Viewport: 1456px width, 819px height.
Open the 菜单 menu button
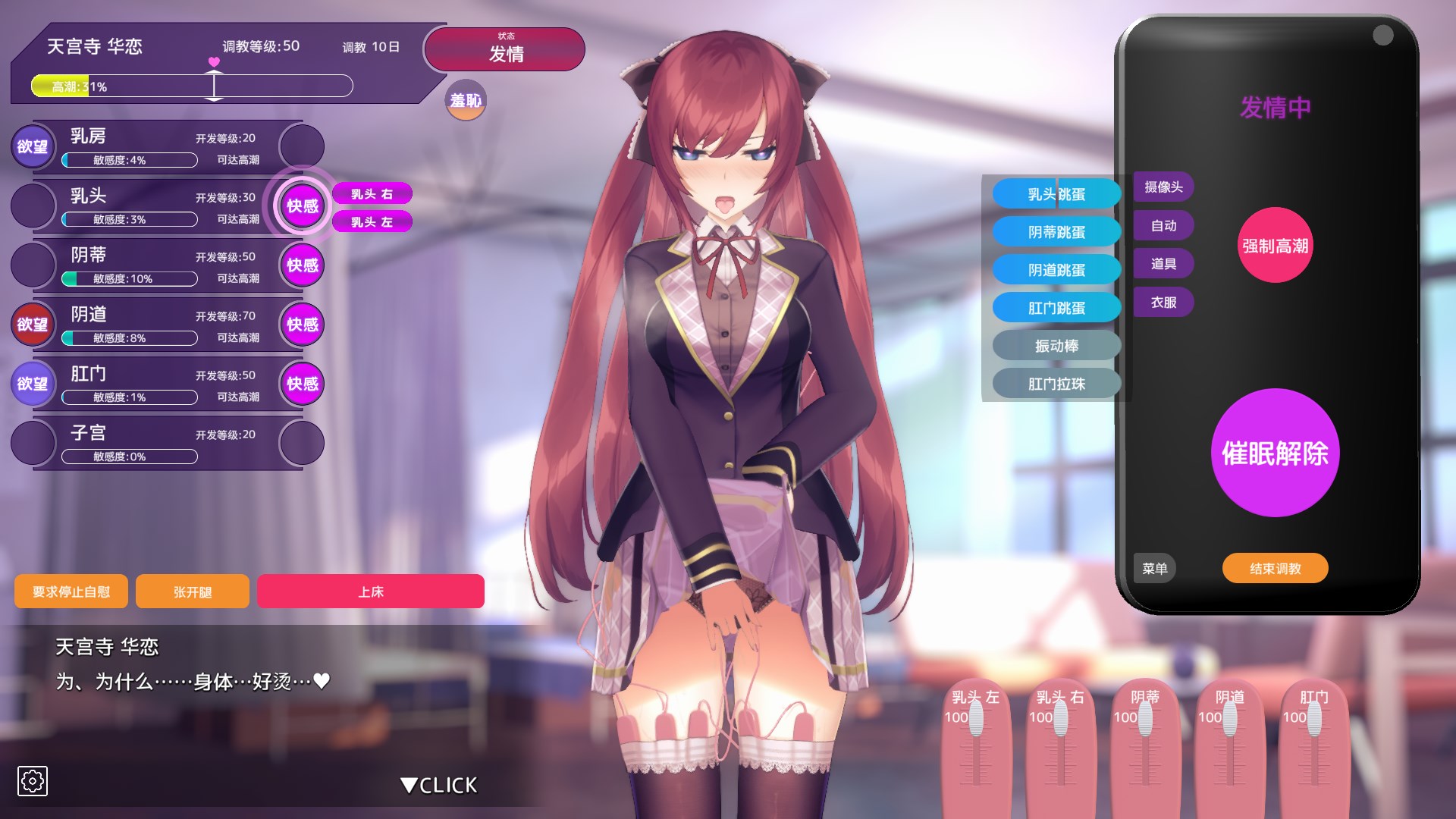click(x=1154, y=568)
